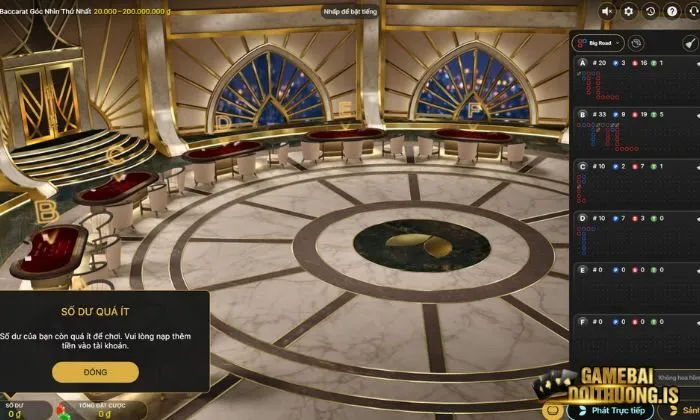700x420 pixels.
Task: Open the help question mark
Action: (x=671, y=11)
